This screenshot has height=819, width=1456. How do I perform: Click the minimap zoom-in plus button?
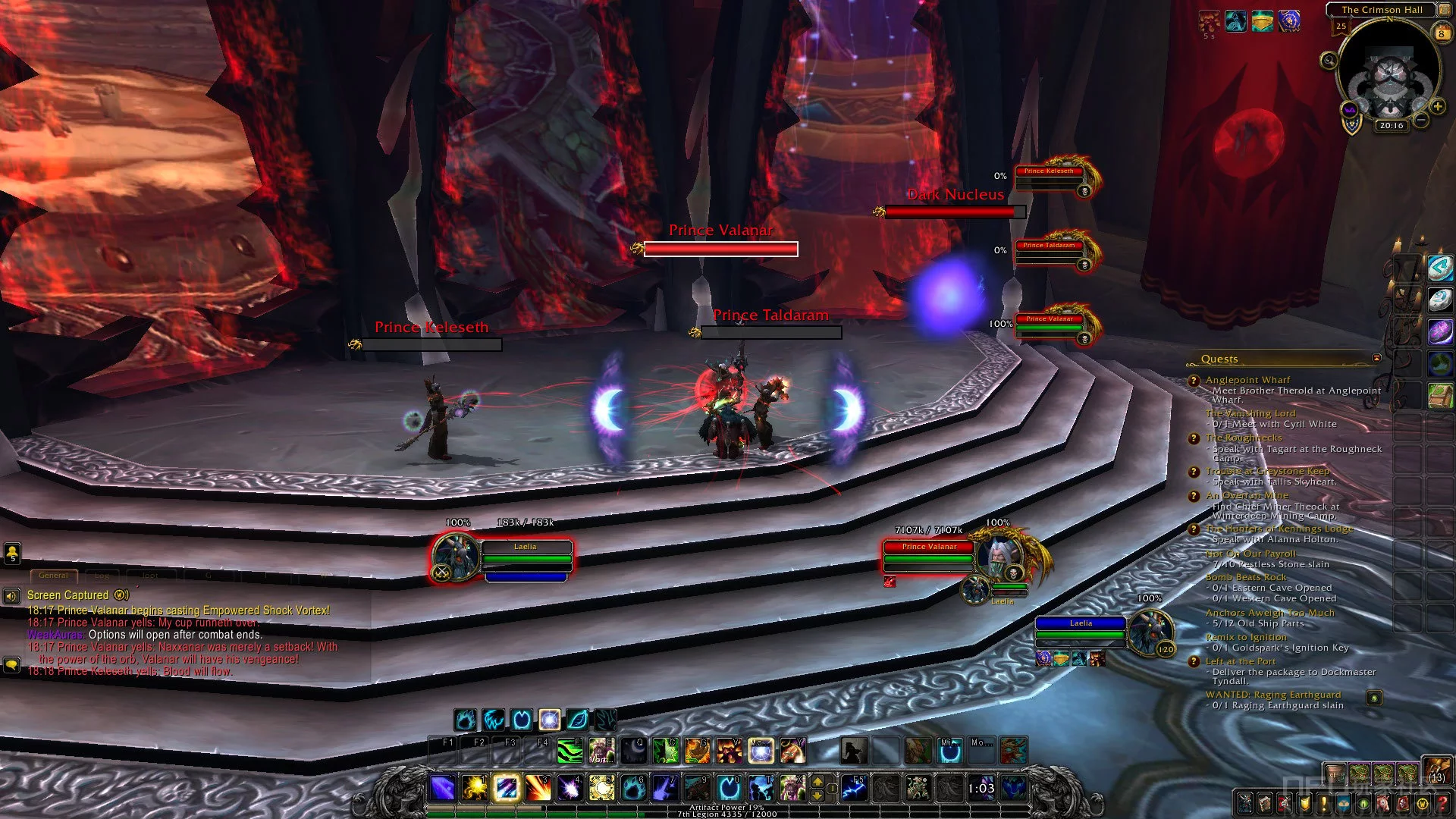1438,106
